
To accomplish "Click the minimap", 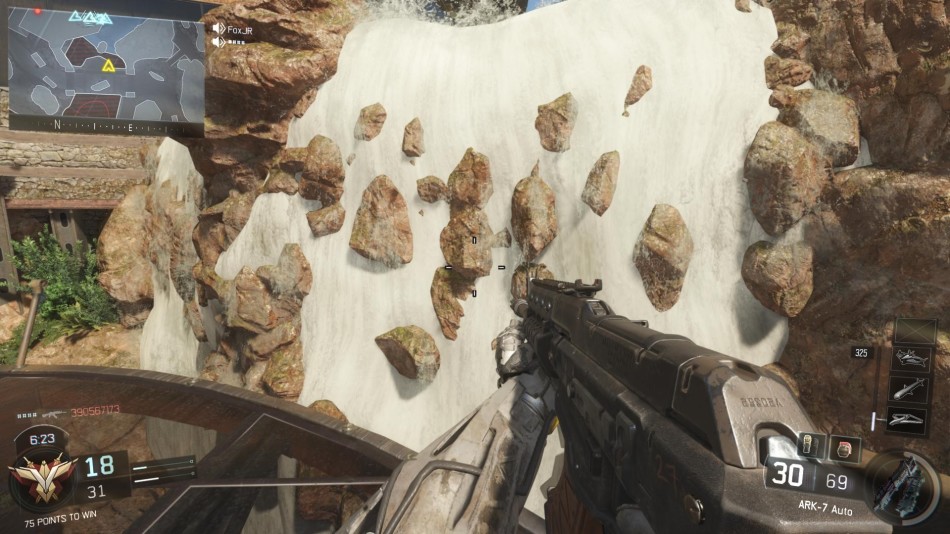I will [106, 66].
